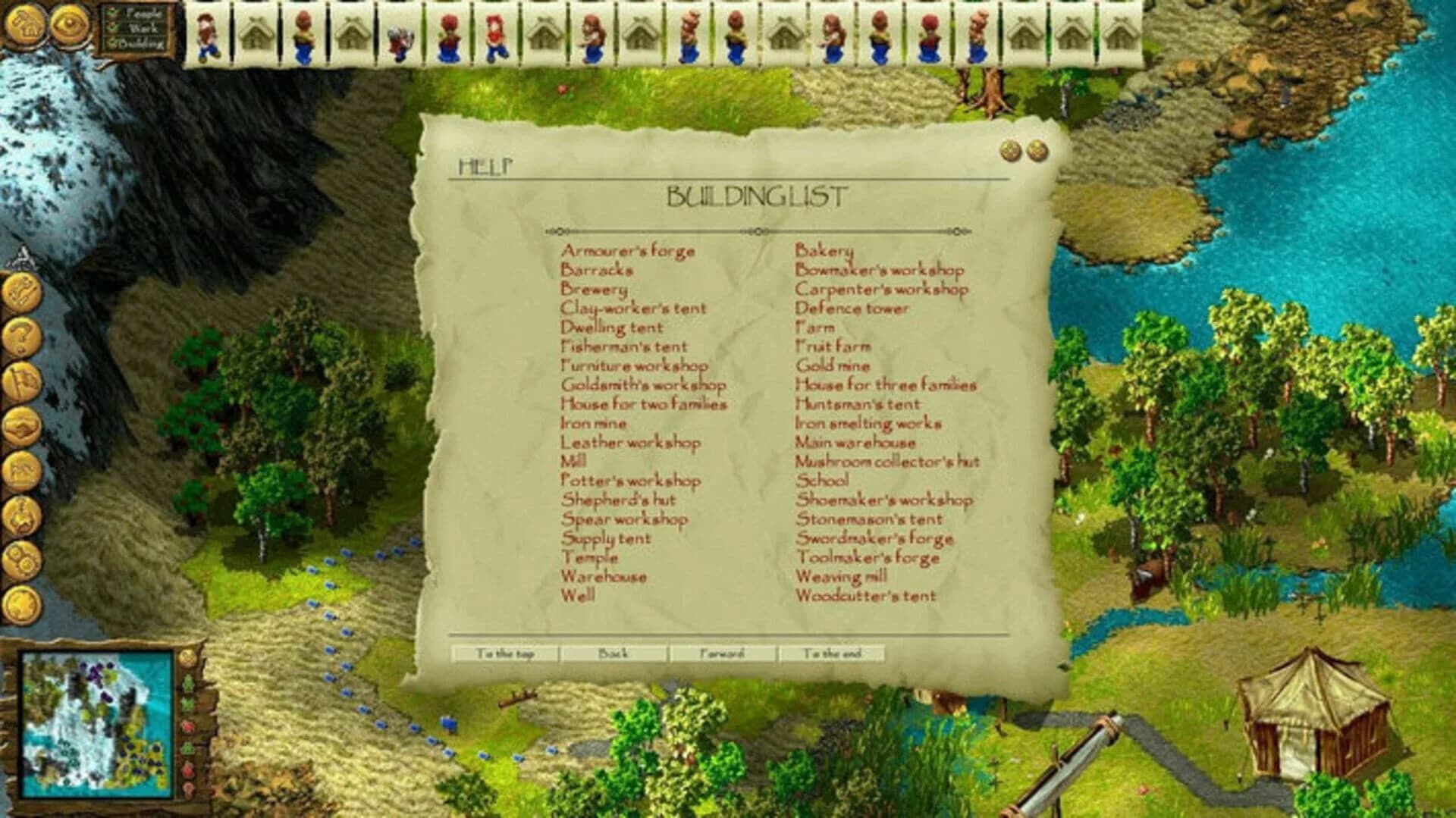Click the tools icon at the sidebar top
This screenshot has height=818, width=1456.
pyautogui.click(x=23, y=290)
